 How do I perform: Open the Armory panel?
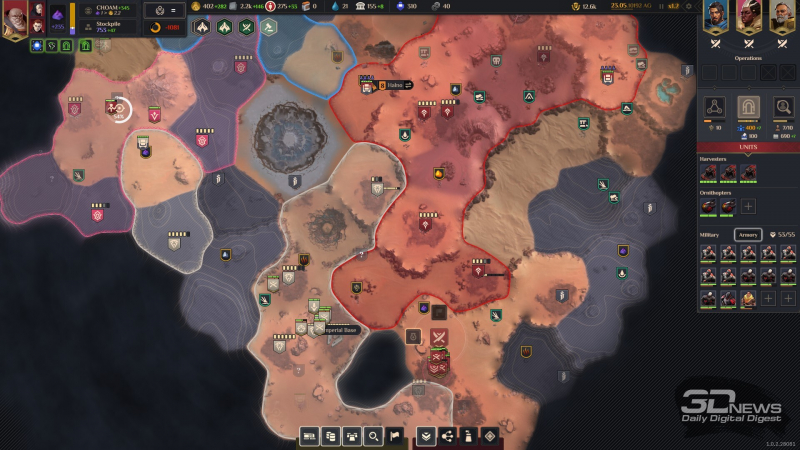point(748,234)
